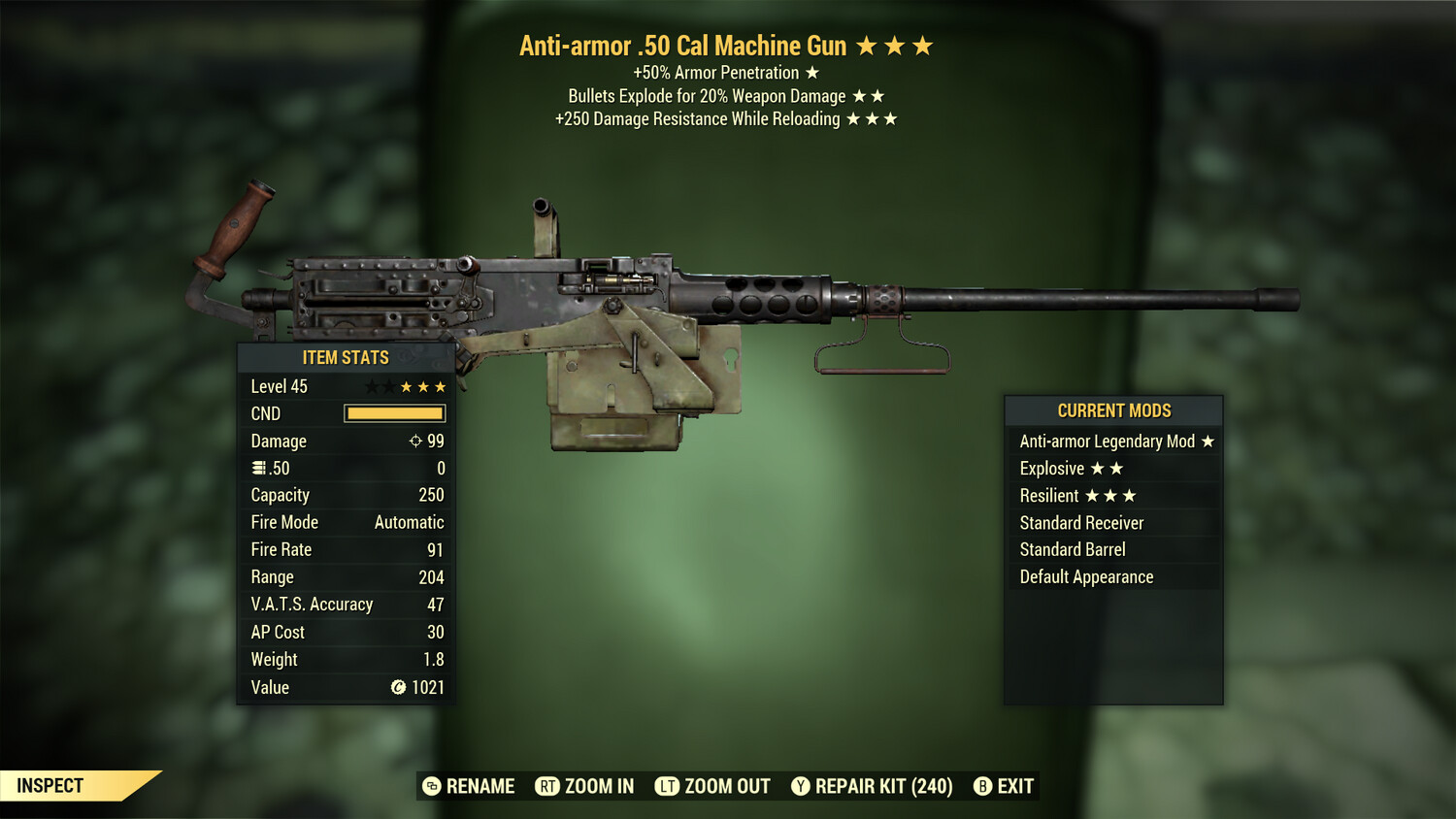Click the star after +50% Armor Penetration
The height and width of the screenshot is (819, 1456).
point(810,72)
